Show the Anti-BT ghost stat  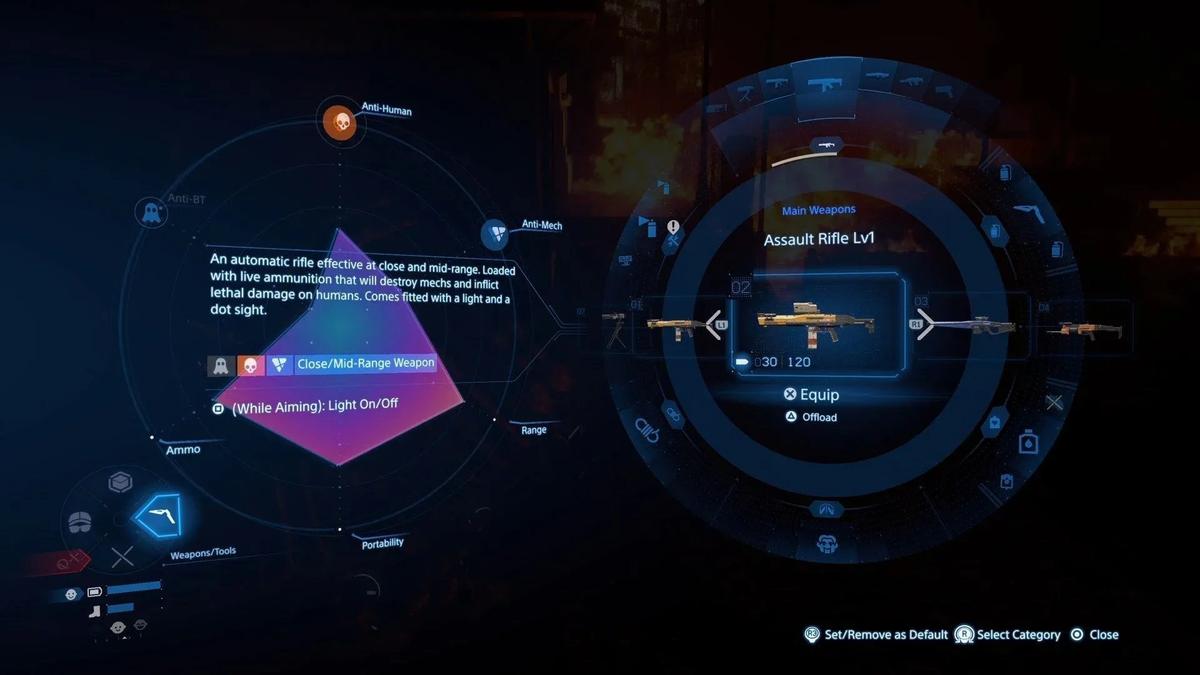point(151,212)
